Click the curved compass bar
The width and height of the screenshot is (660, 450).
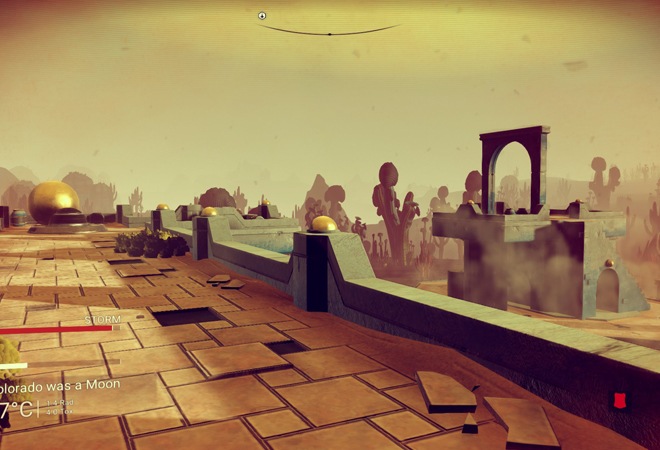point(329,32)
